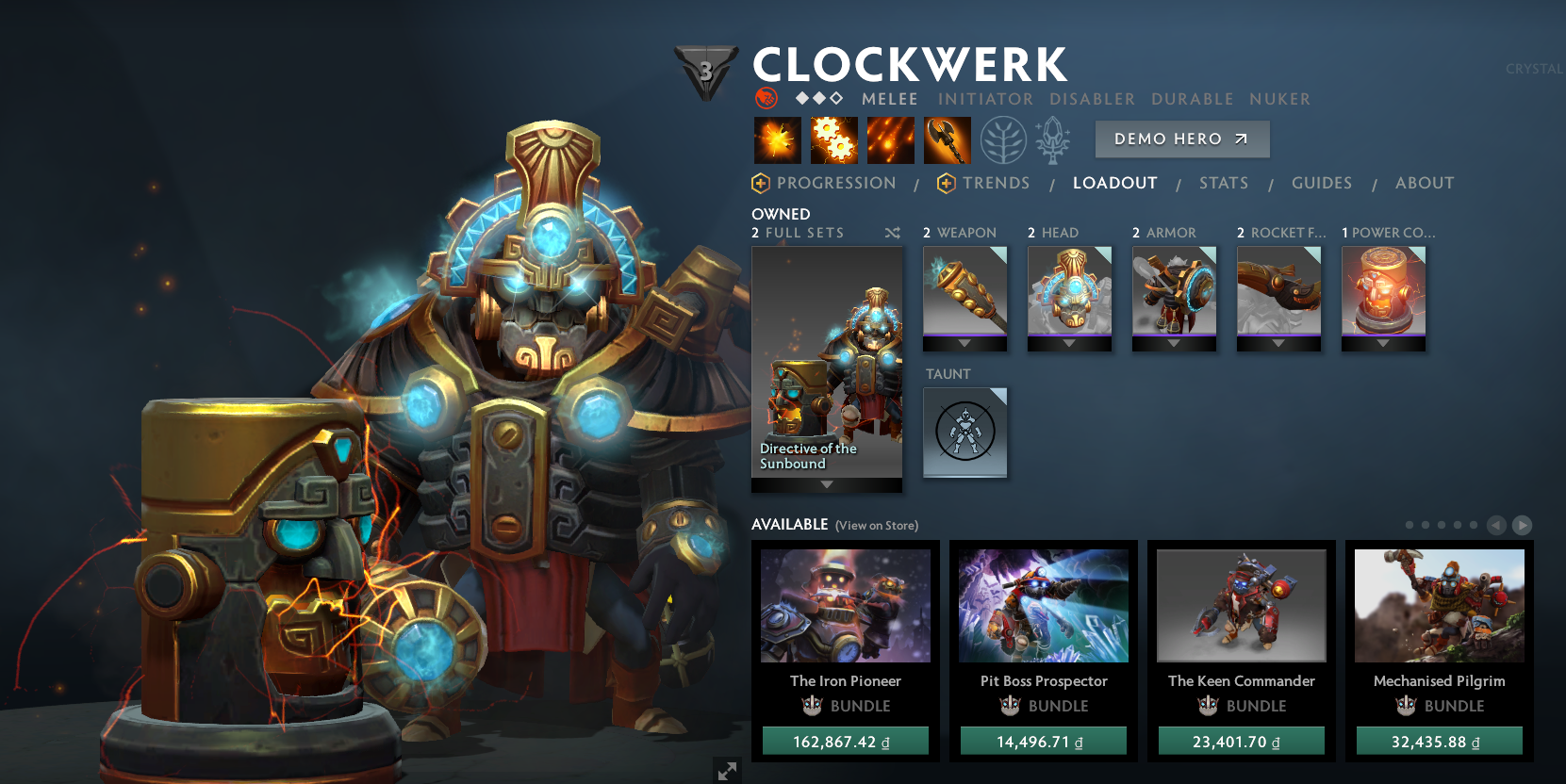Inspect the Rocket Flare ability icon

890,139
